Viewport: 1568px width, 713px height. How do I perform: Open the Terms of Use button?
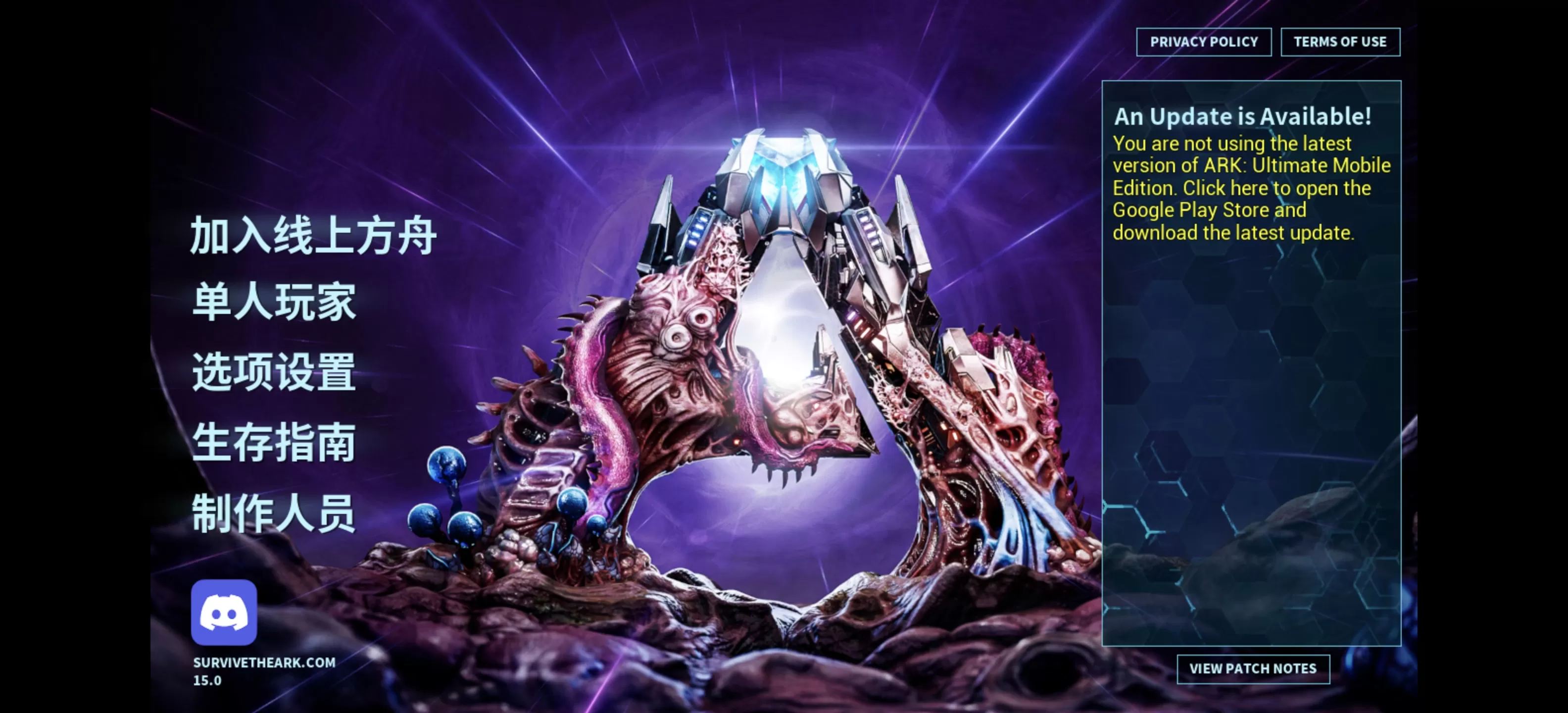coord(1340,42)
